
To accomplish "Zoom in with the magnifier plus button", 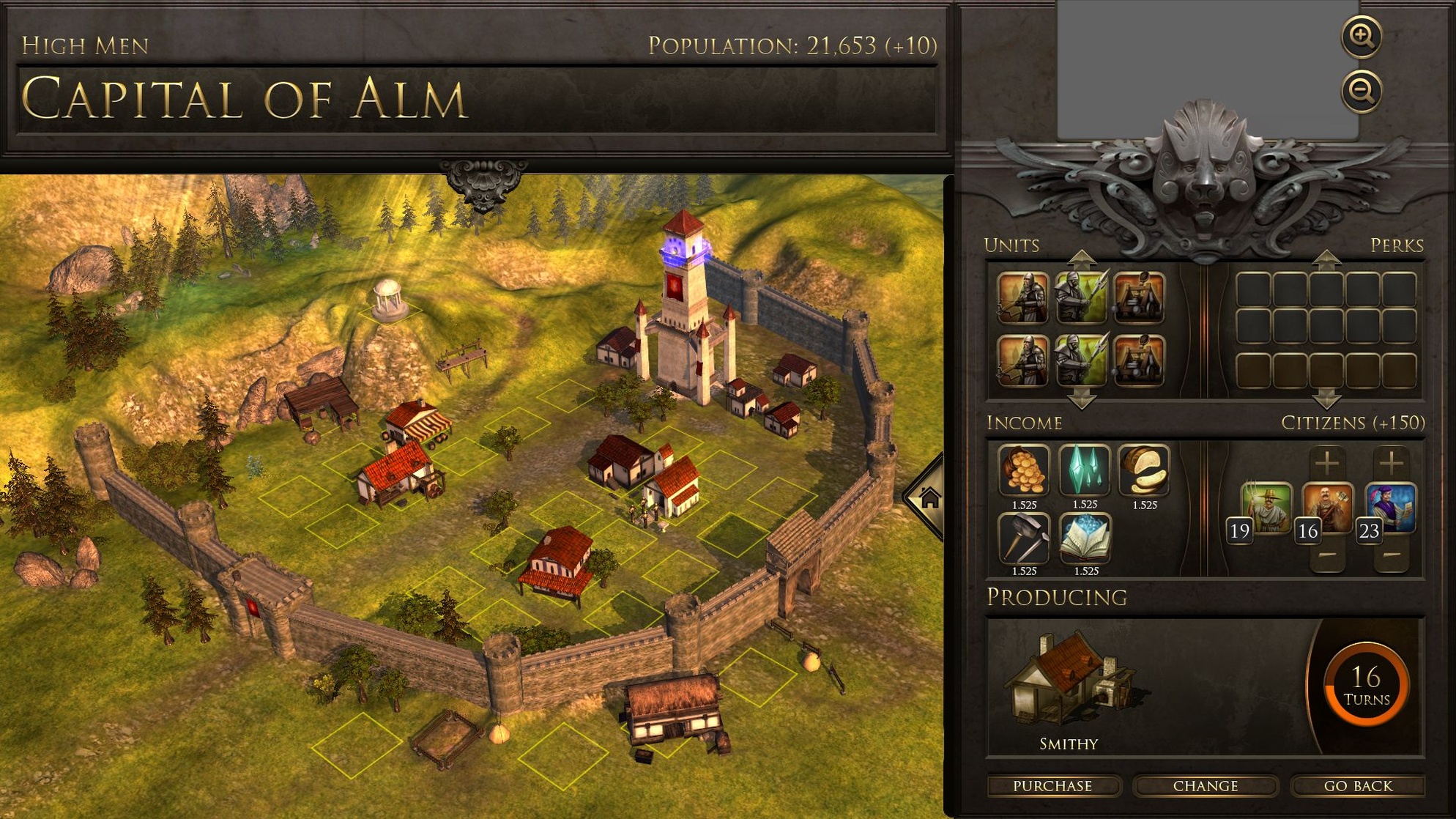I will [x=1362, y=37].
